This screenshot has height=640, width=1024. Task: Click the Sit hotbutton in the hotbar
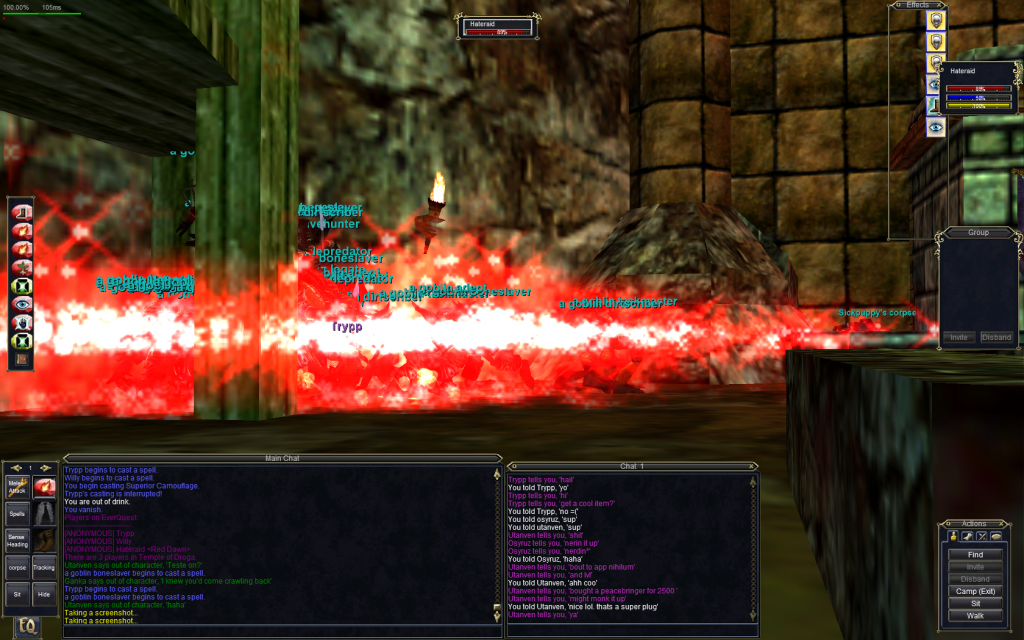point(17,594)
